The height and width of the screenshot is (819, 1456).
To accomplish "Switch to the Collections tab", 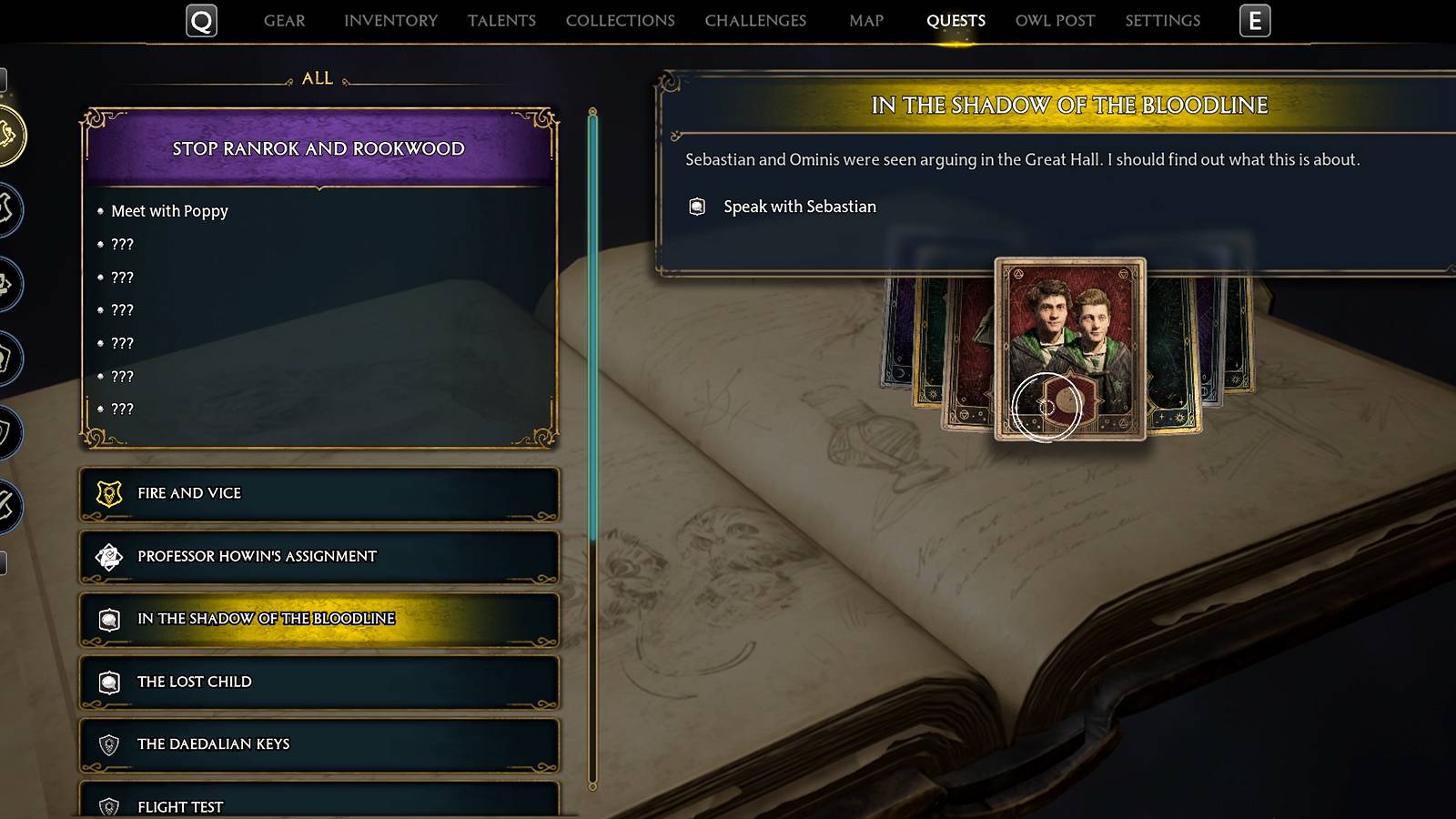I will (619, 20).
